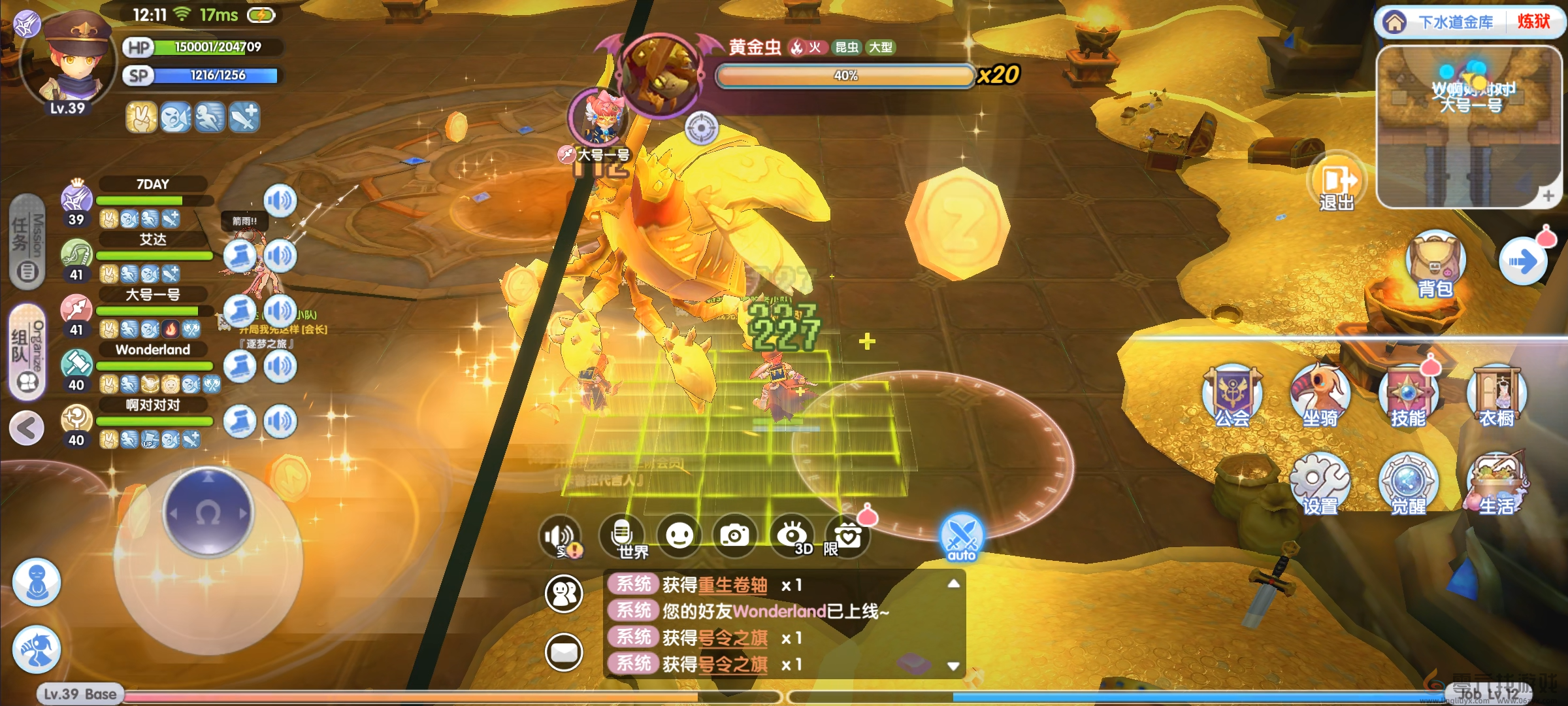Open the 公会 guild menu
Viewport: 1568px width, 706px height.
(1232, 395)
